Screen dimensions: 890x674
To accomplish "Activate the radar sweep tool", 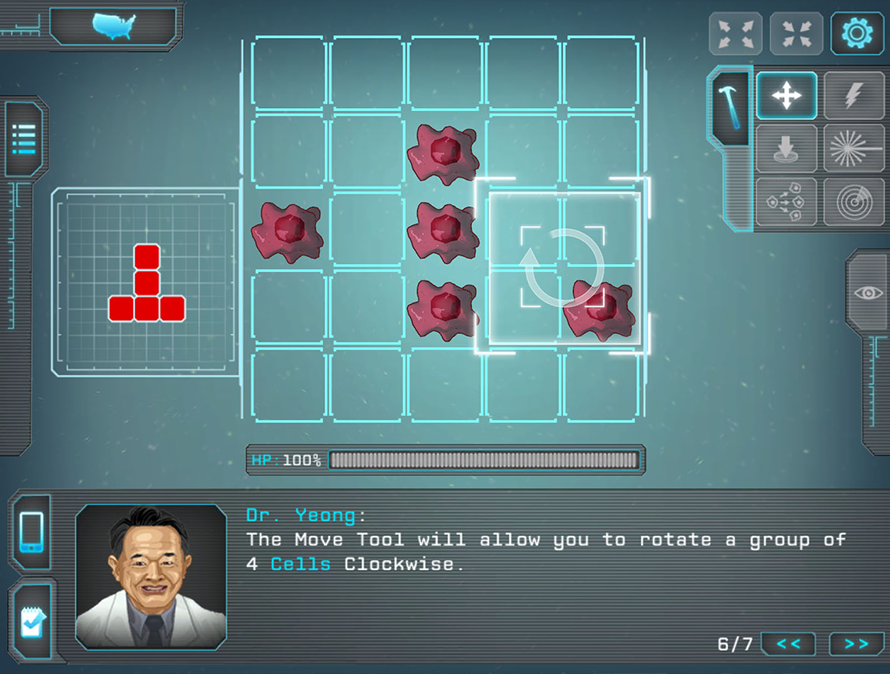I will click(x=852, y=202).
